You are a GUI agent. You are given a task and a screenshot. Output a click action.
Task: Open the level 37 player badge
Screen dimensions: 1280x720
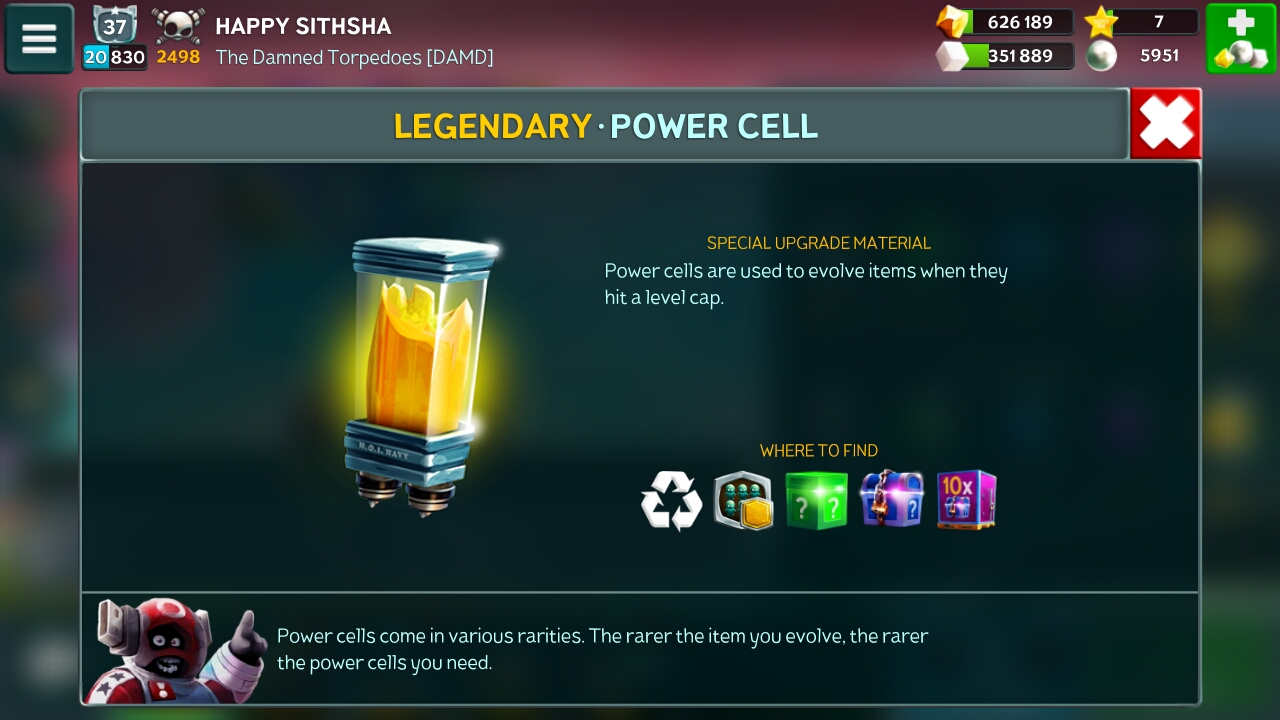pyautogui.click(x=114, y=26)
